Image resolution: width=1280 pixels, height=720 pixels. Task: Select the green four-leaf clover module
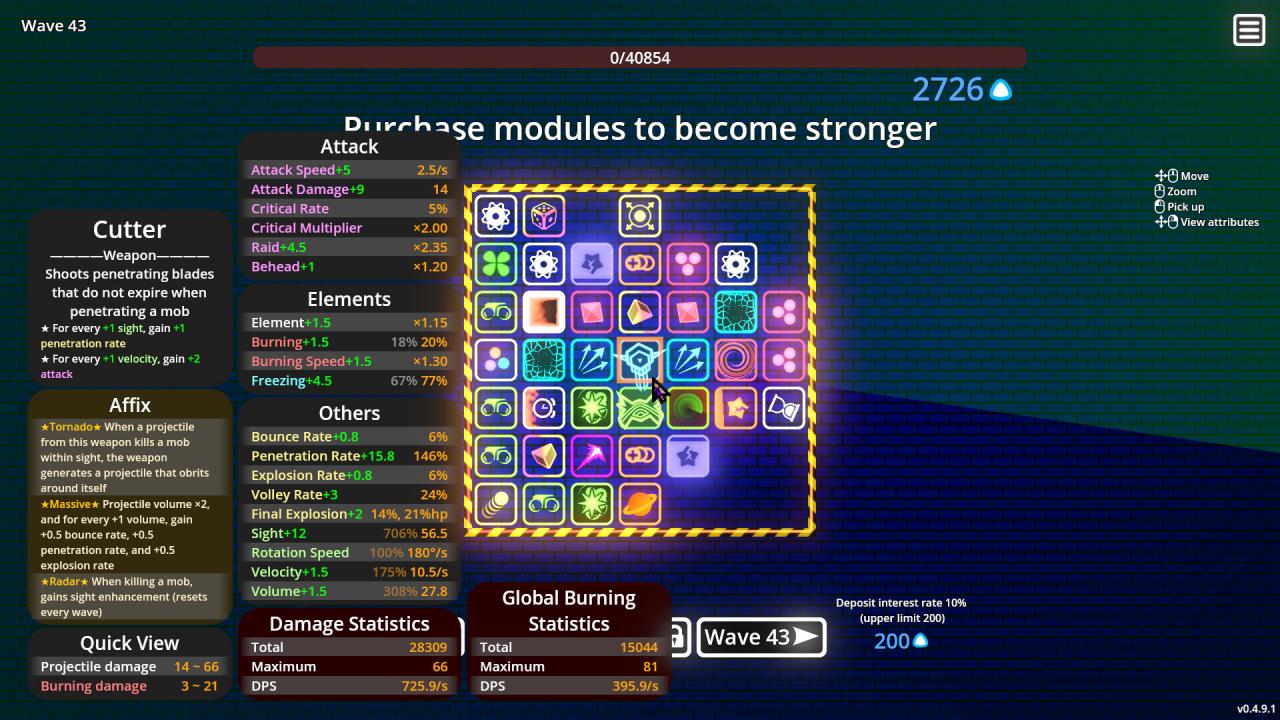(496, 264)
